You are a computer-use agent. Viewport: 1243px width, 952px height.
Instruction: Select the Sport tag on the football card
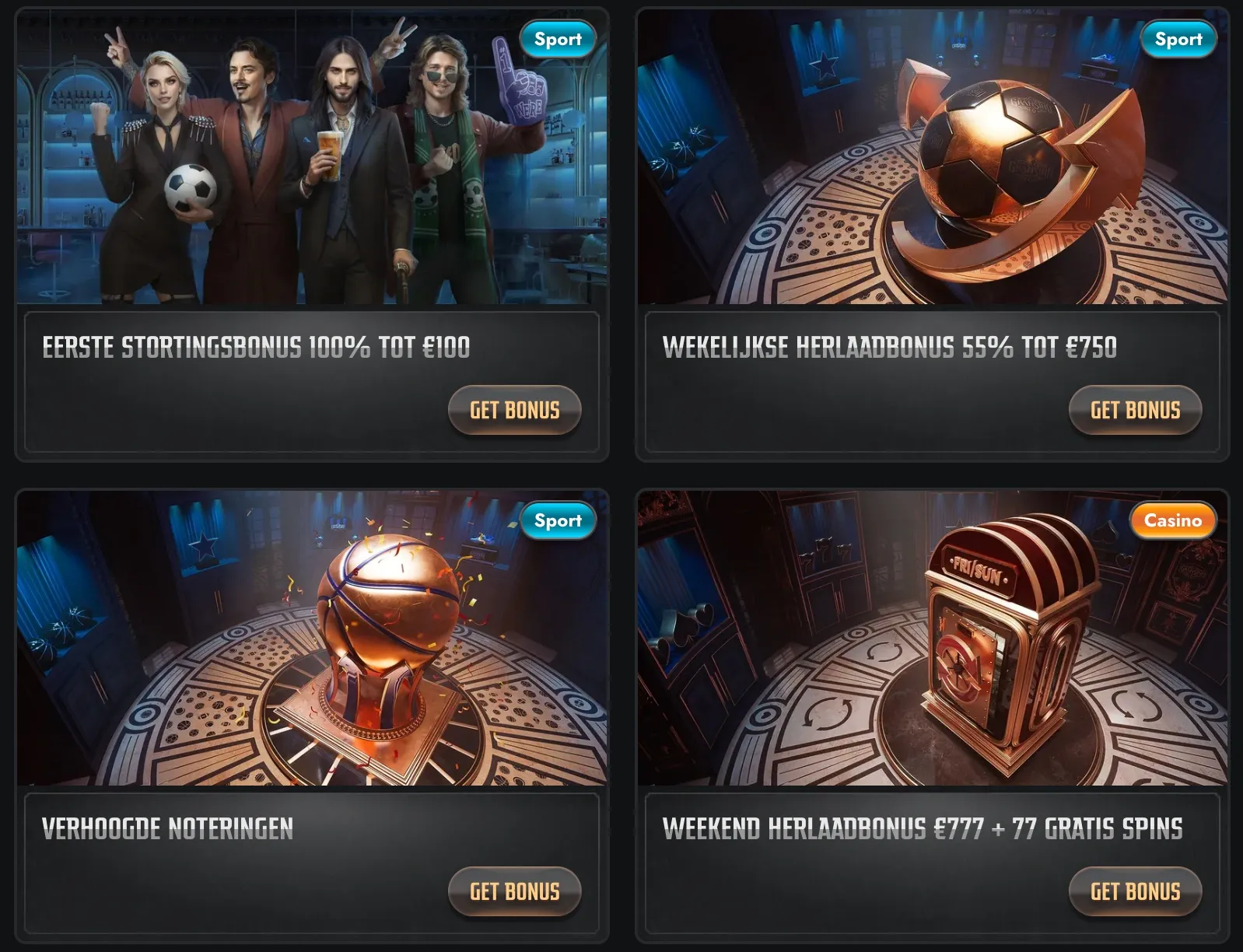(x=1178, y=39)
